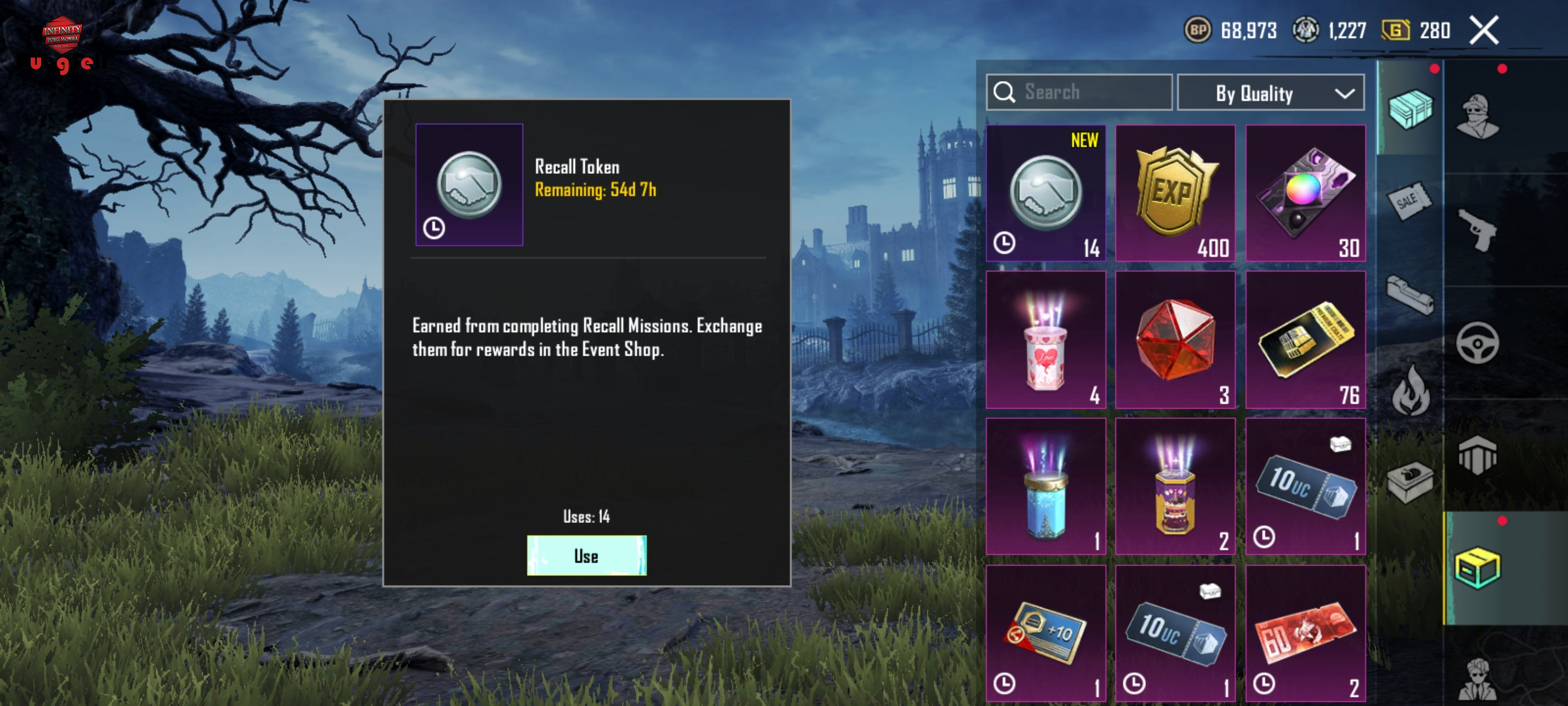Image resolution: width=1568 pixels, height=706 pixels.
Task: Click the item Search field
Action: (x=1079, y=92)
